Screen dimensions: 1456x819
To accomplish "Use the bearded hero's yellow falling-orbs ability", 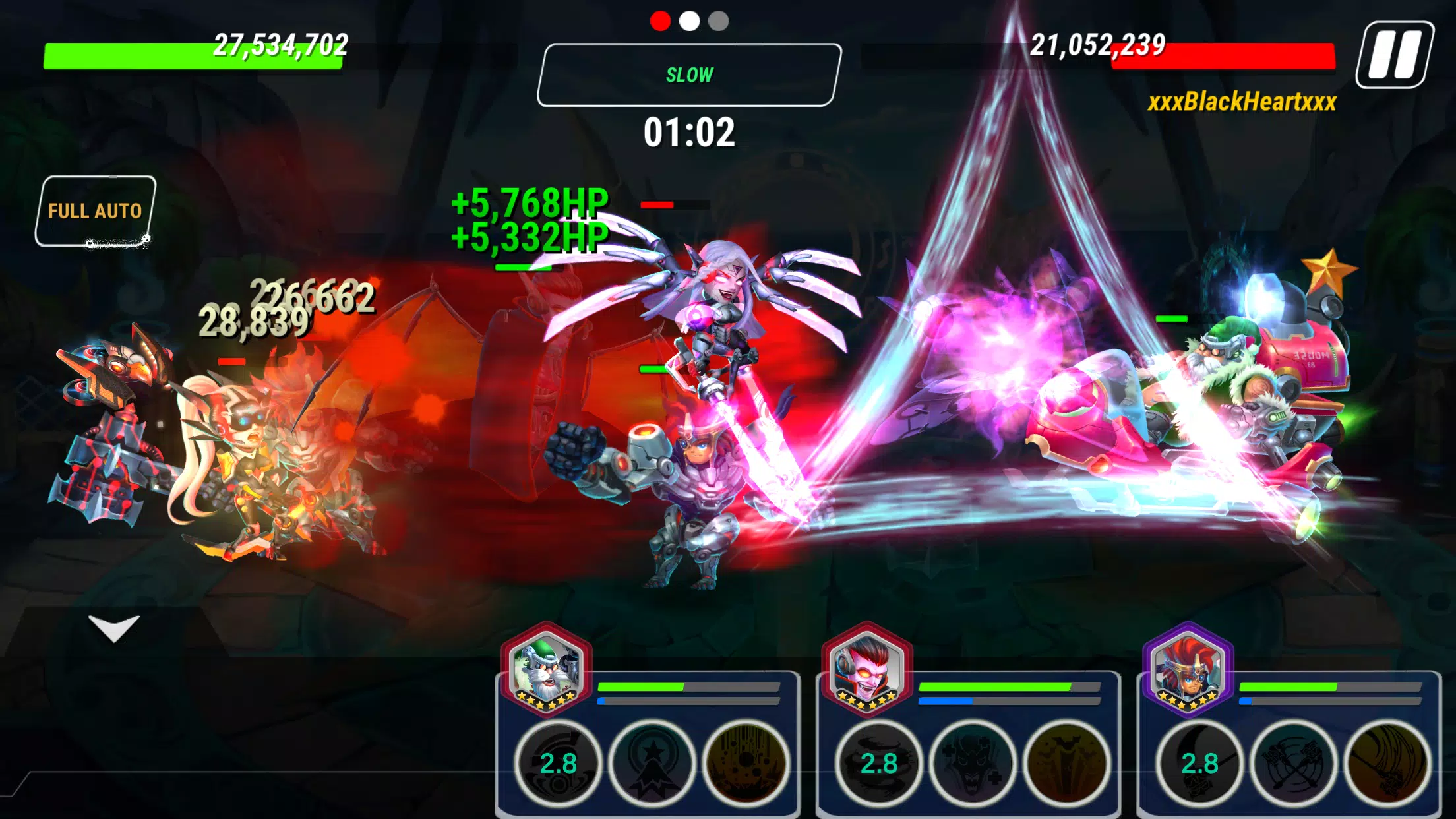I will tap(746, 764).
